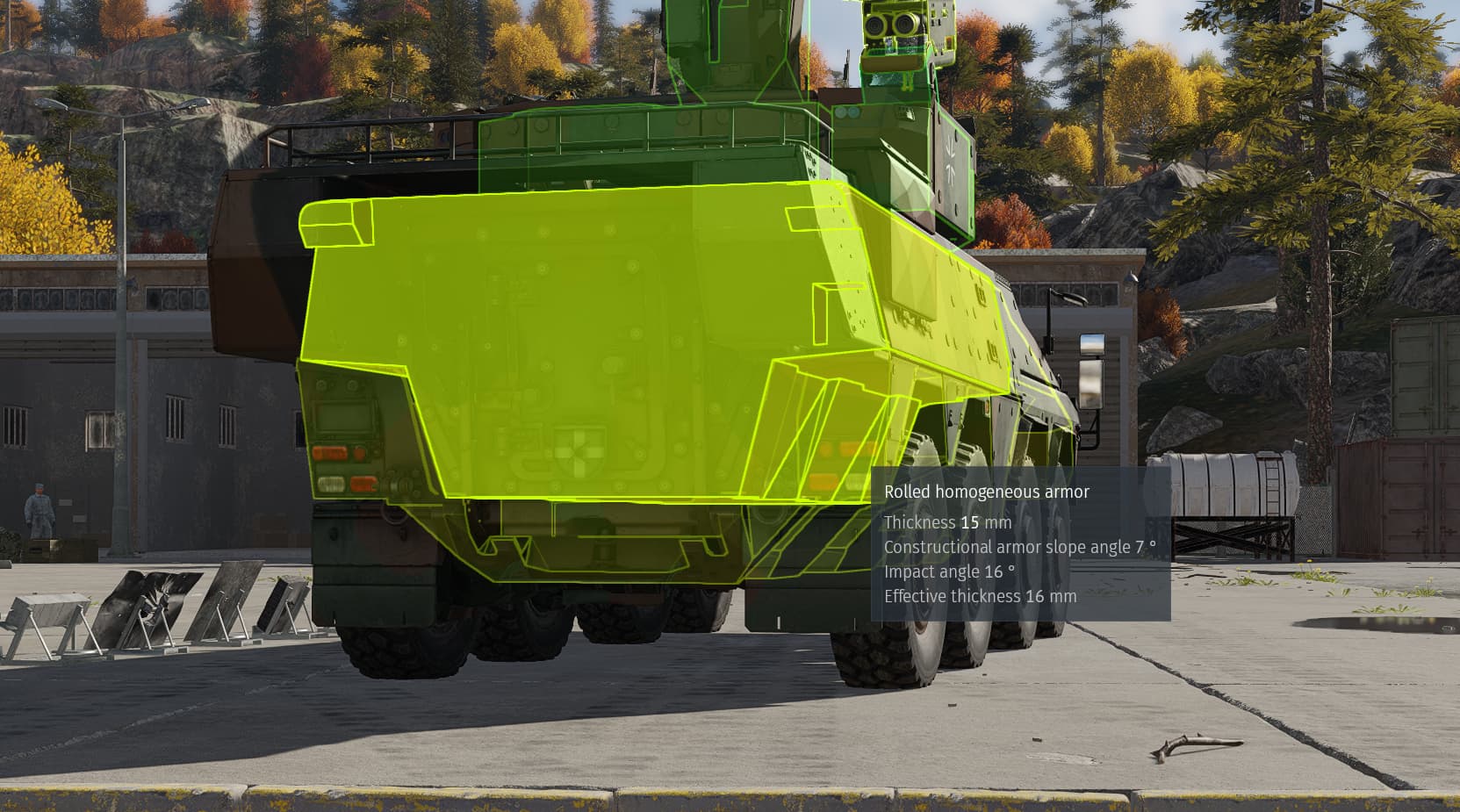Select the Impact angle 16 ° line
Screen dimensions: 1460x812
(951, 571)
